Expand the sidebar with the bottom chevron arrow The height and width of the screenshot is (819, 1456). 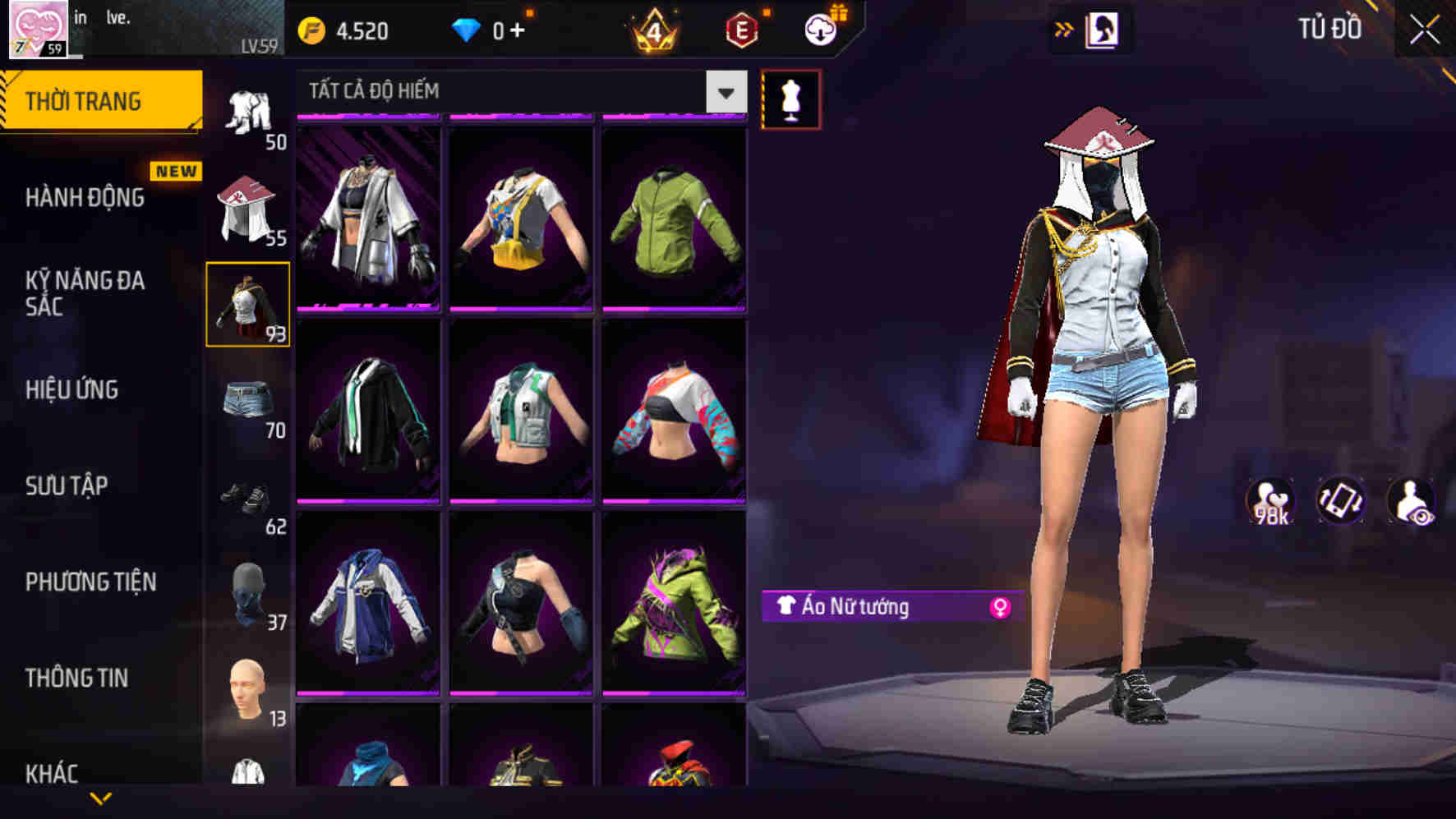(99, 798)
